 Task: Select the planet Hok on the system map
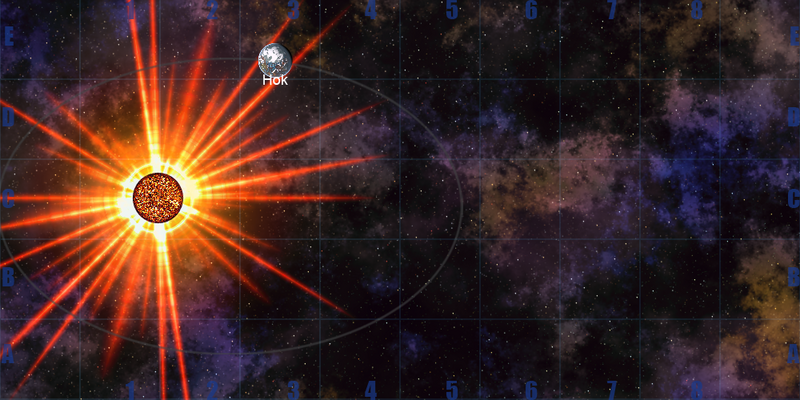pos(275,59)
